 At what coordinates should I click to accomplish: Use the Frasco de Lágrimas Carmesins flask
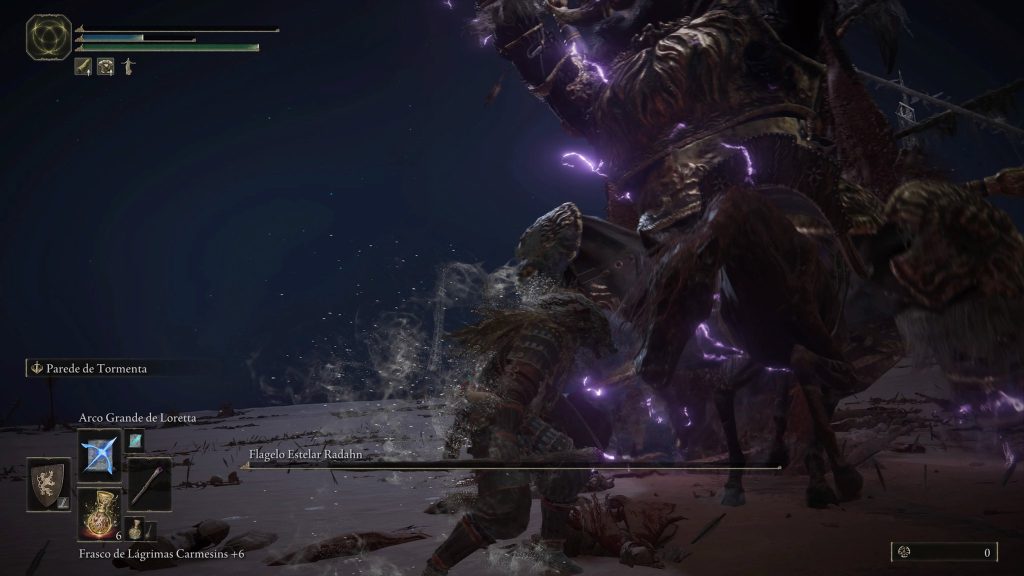tap(100, 515)
